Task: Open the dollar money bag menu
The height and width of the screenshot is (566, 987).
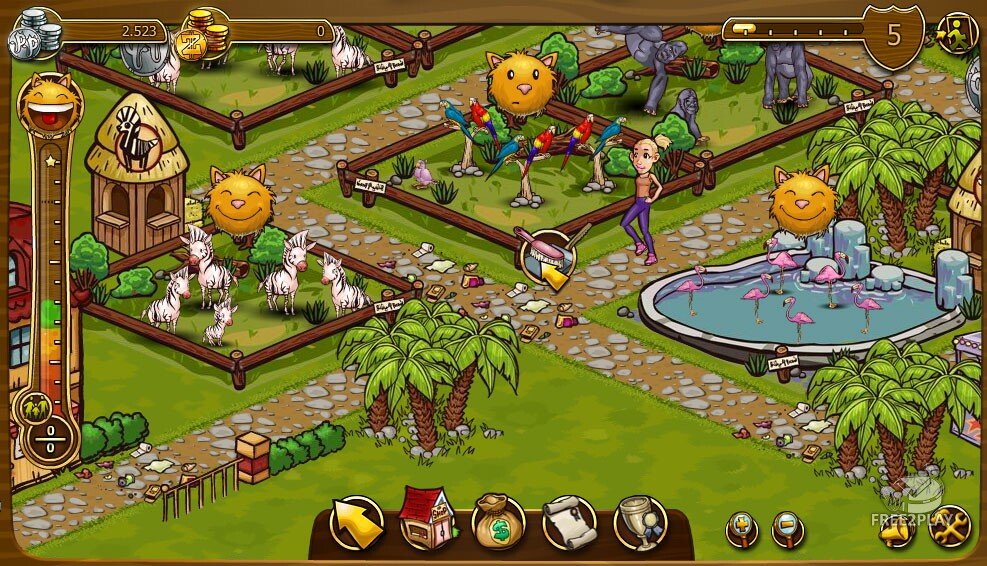Action: 498,522
